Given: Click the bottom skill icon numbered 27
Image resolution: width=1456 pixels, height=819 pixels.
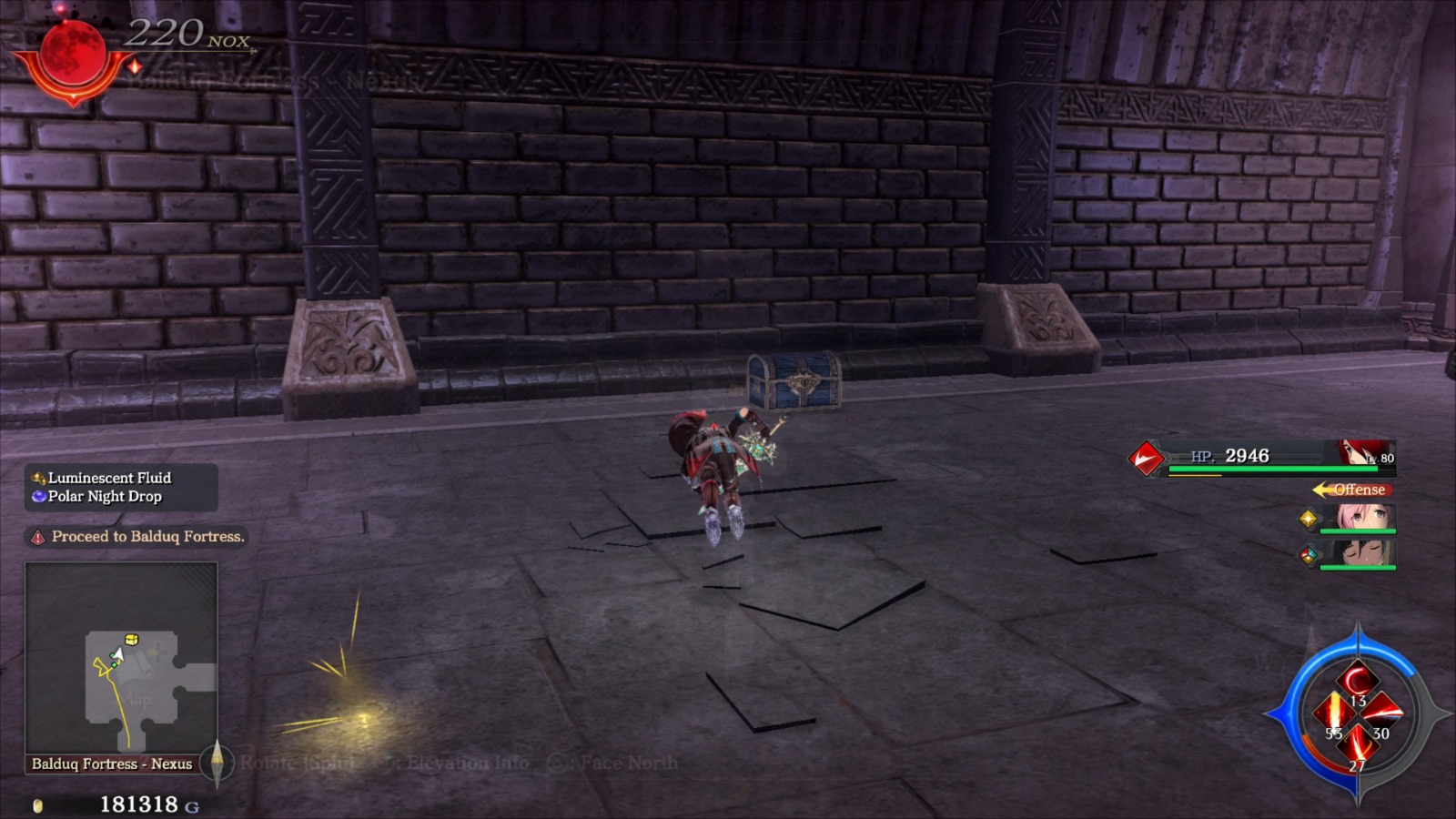Looking at the screenshot, I should pyautogui.click(x=1359, y=745).
